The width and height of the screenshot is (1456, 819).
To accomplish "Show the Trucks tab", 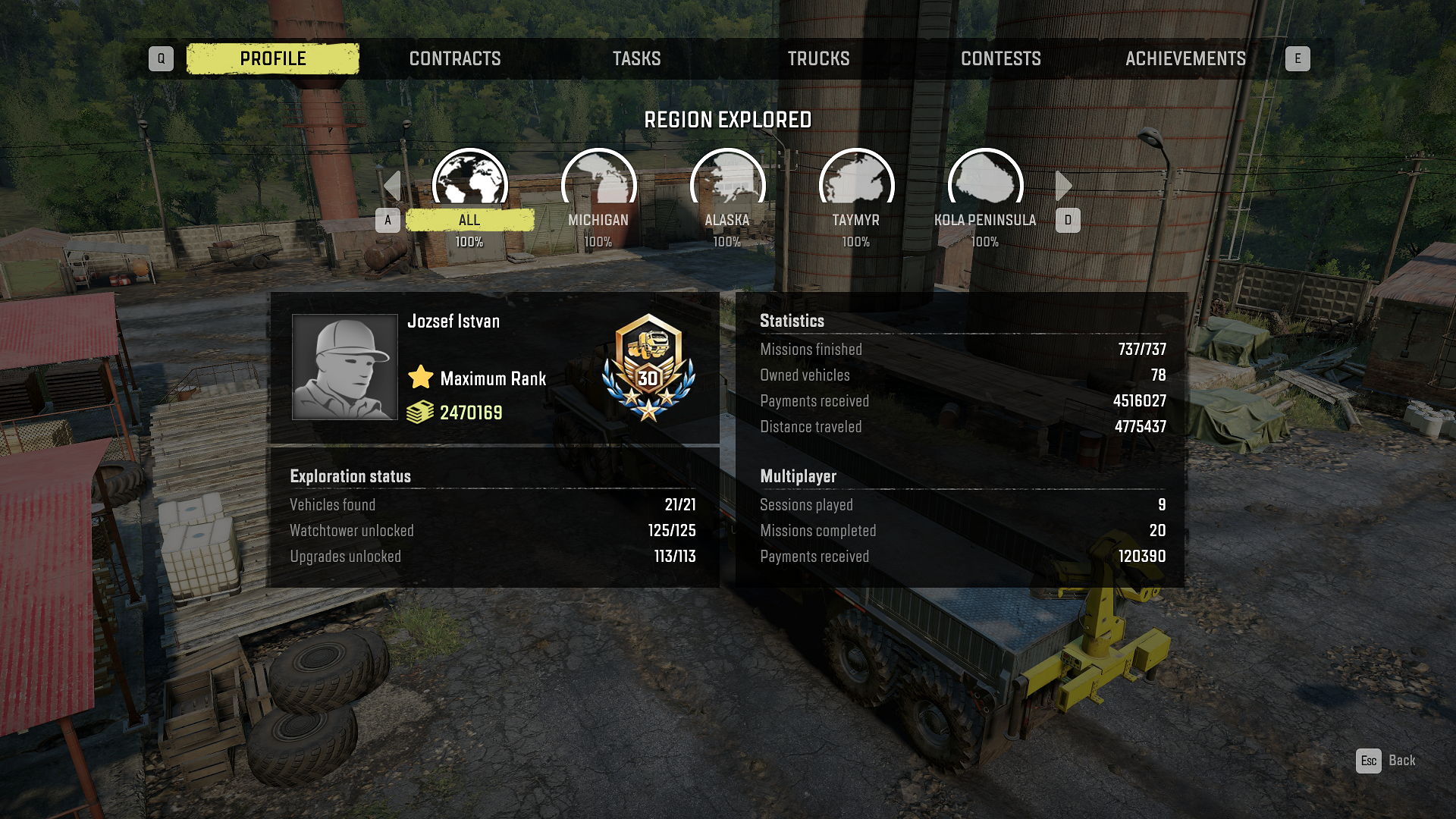I will click(x=818, y=58).
